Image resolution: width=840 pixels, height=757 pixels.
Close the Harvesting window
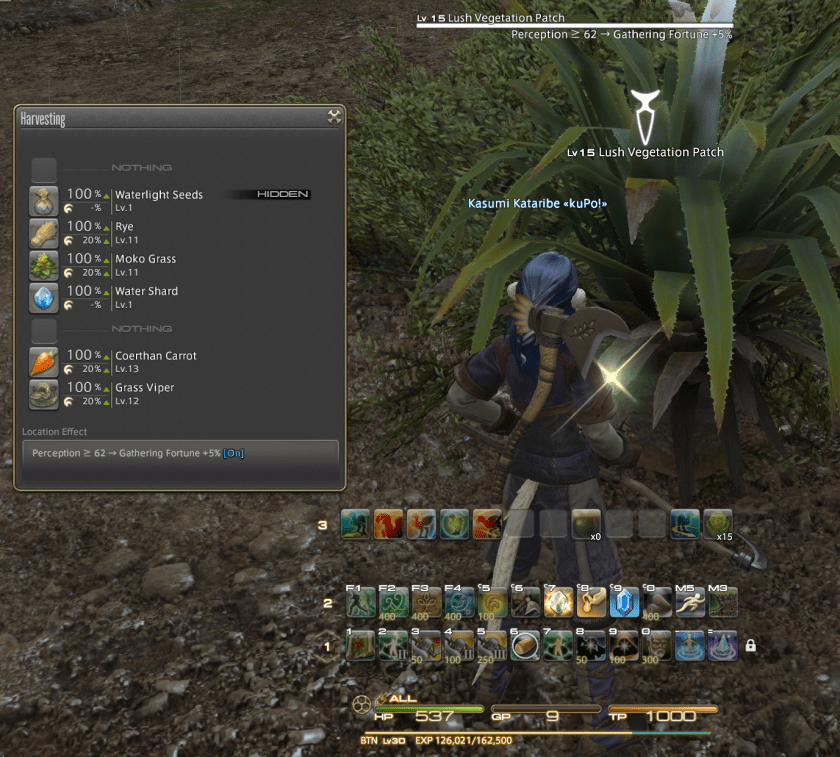[x=334, y=117]
